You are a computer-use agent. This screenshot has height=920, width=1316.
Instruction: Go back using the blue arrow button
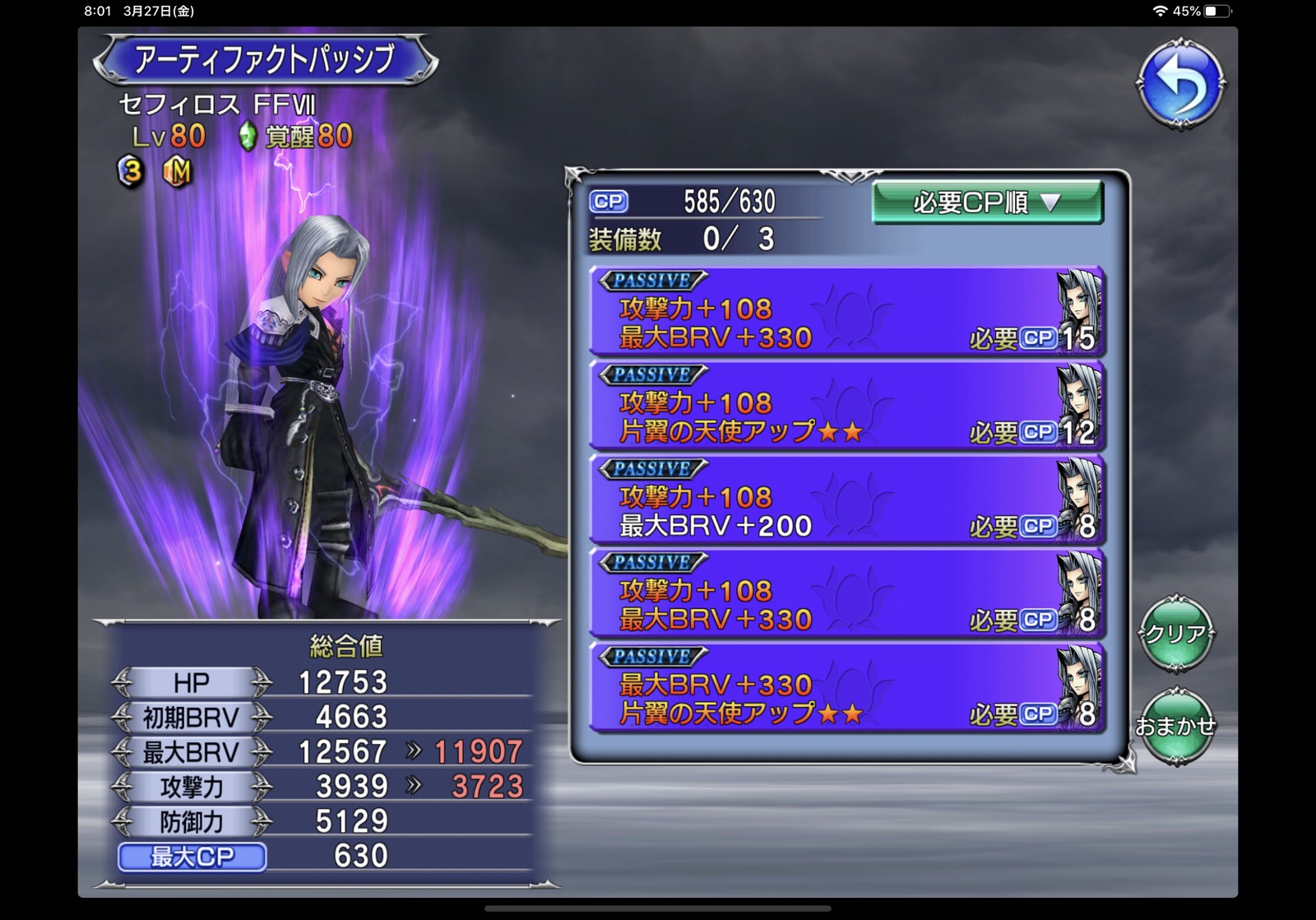click(x=1181, y=83)
